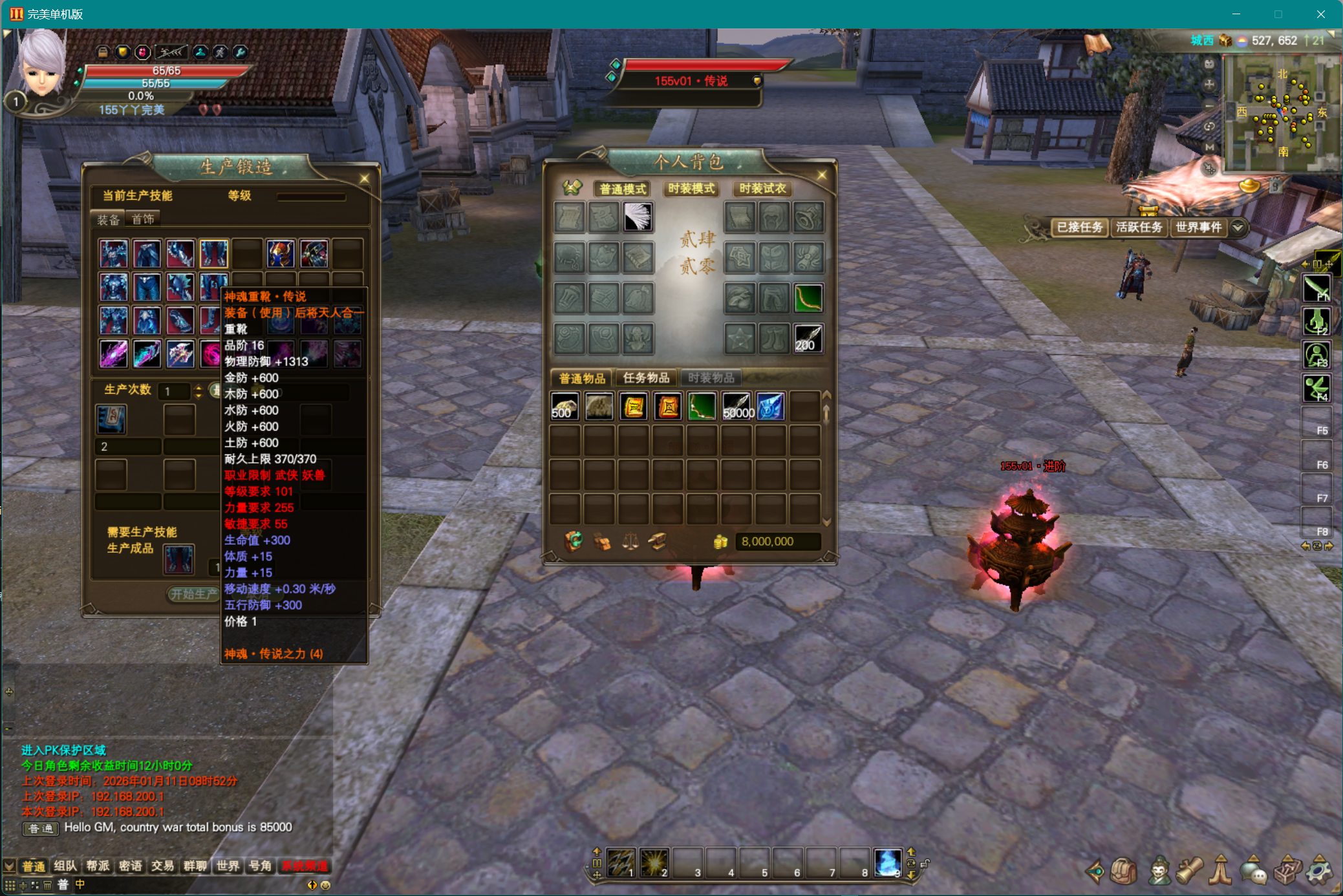This screenshot has height=896, width=1343.
Task: Minimize the 完美单机版 window
Action: (x=1236, y=14)
